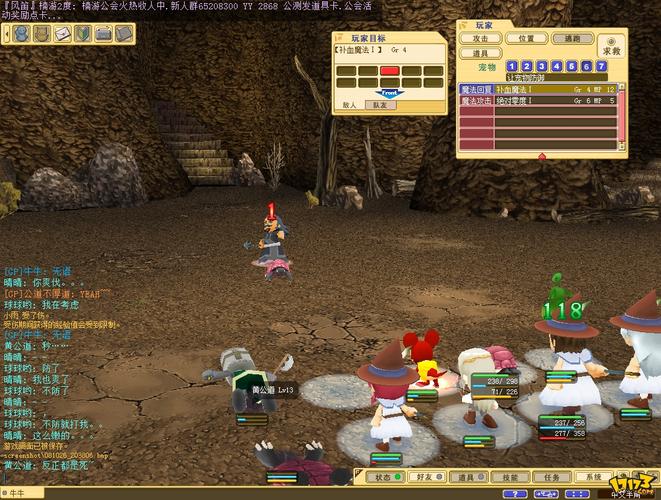
Task: Choose the 攻击 (Attack) command
Action: [481, 38]
